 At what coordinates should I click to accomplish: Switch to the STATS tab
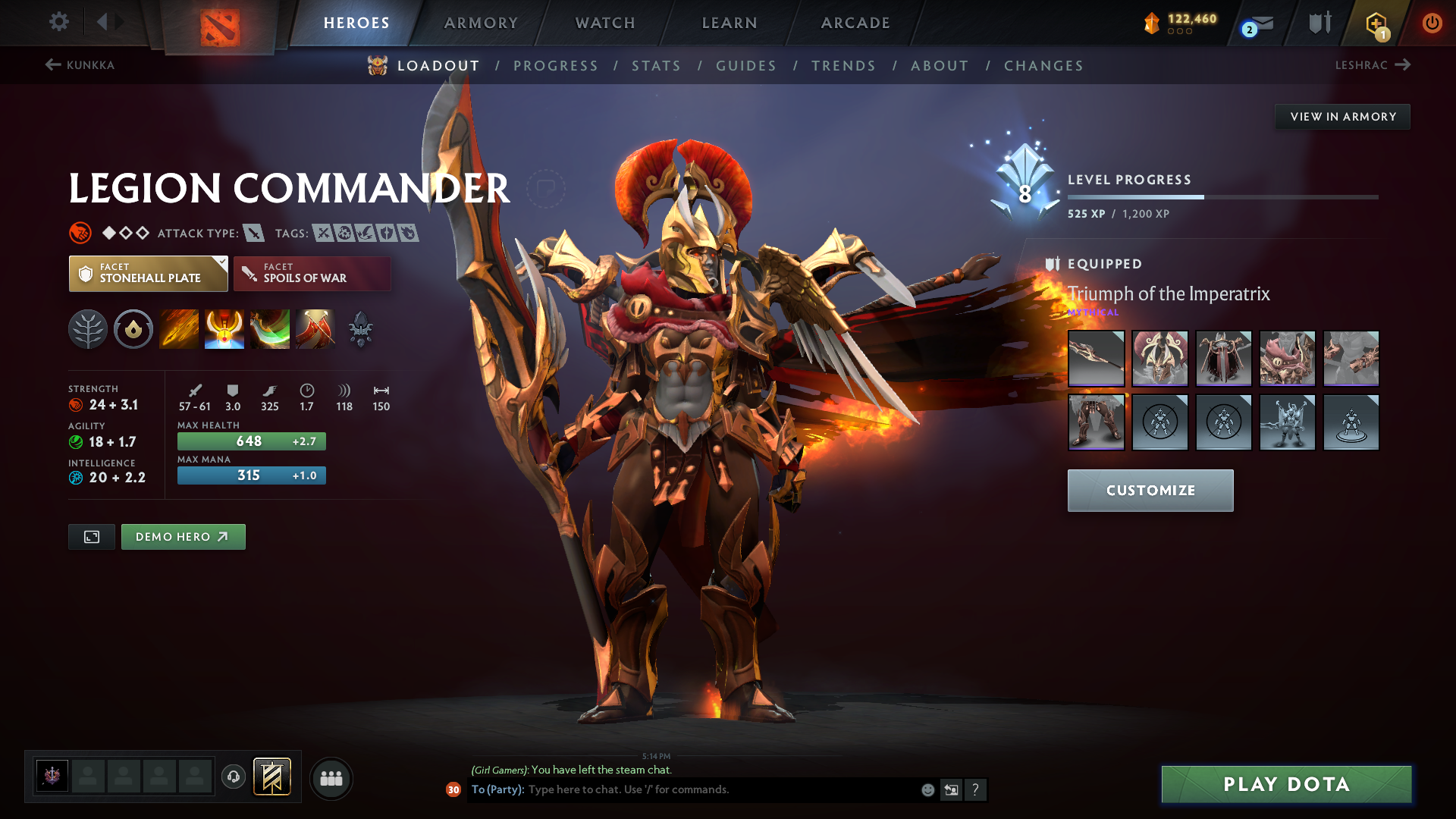(x=656, y=65)
